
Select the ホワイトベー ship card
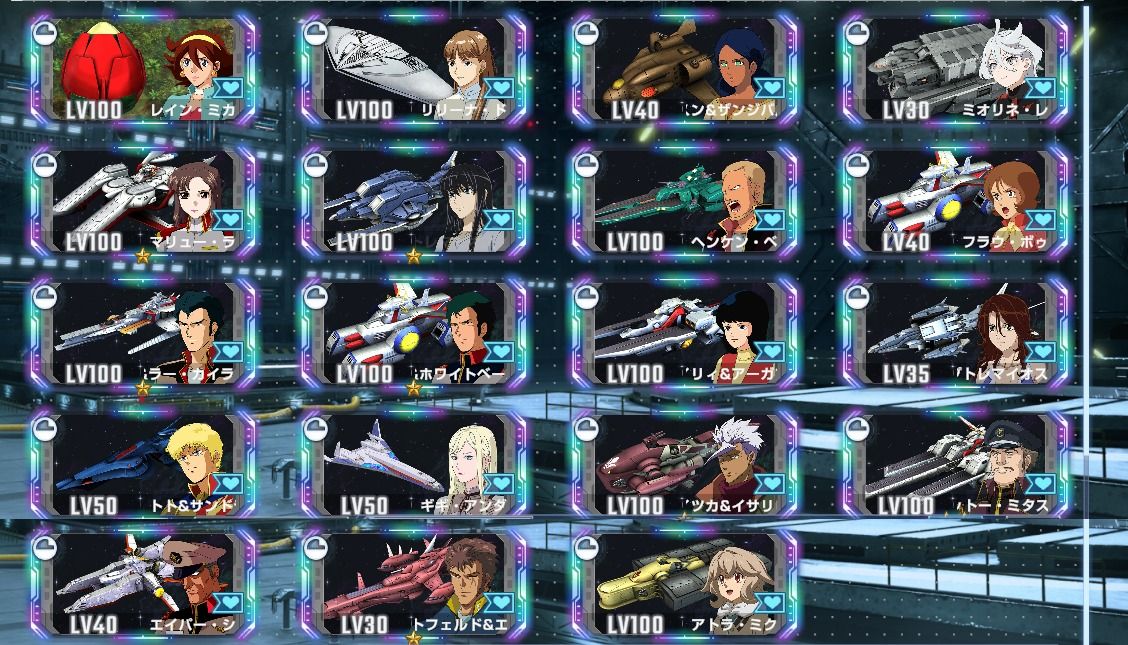click(x=414, y=334)
